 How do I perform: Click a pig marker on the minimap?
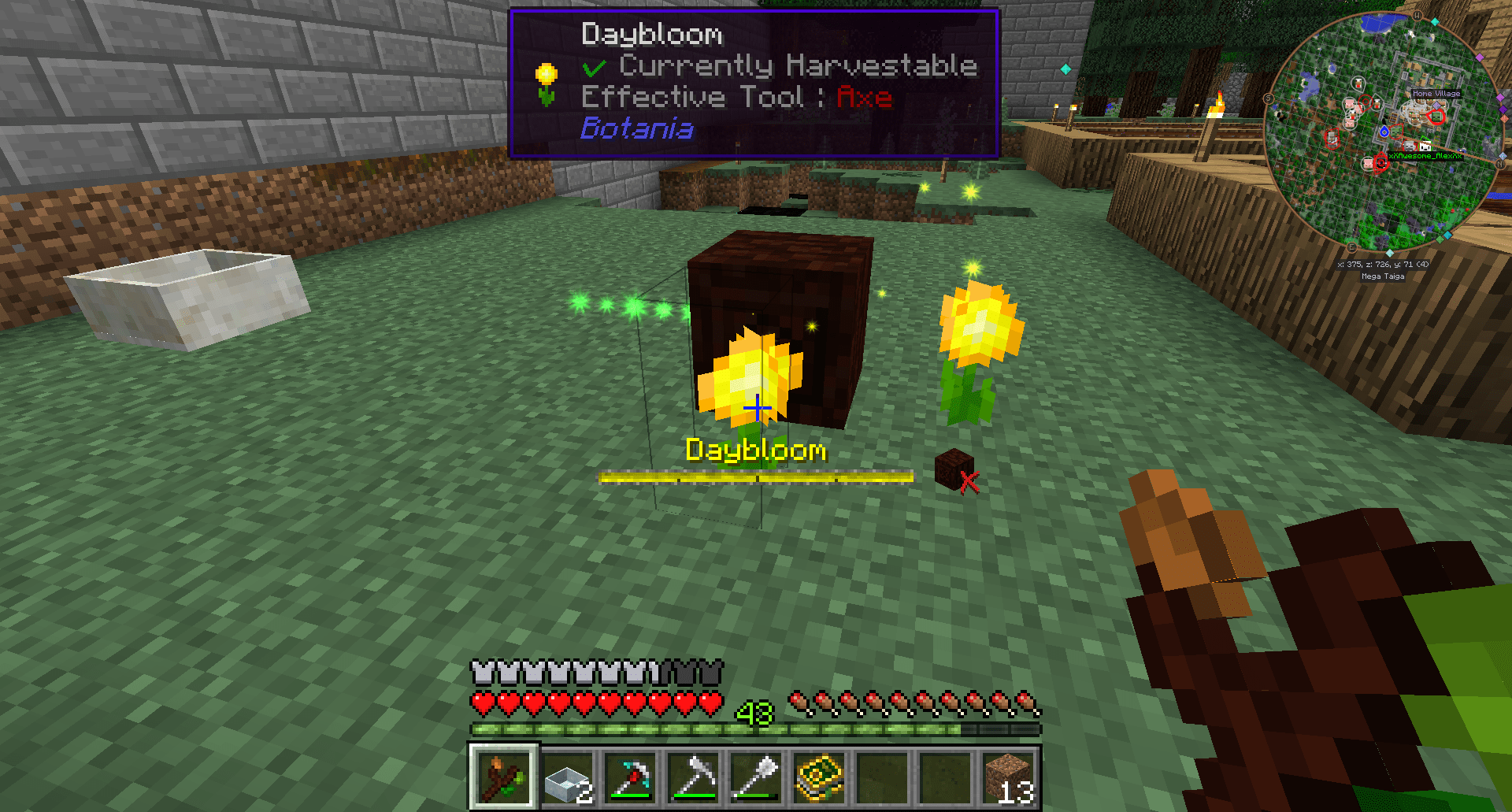1348,103
